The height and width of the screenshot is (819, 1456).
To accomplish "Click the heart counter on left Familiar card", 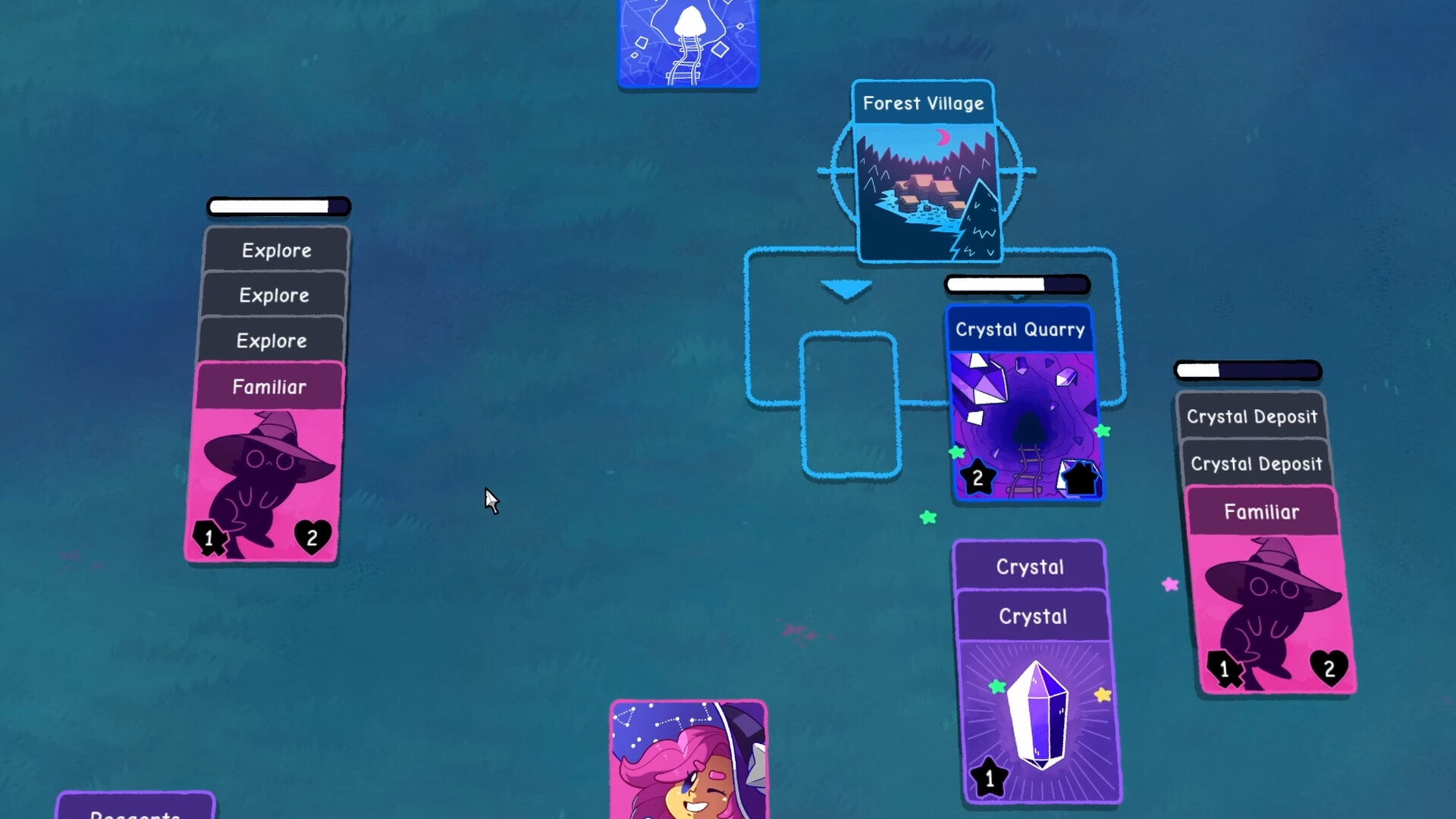I will (312, 538).
